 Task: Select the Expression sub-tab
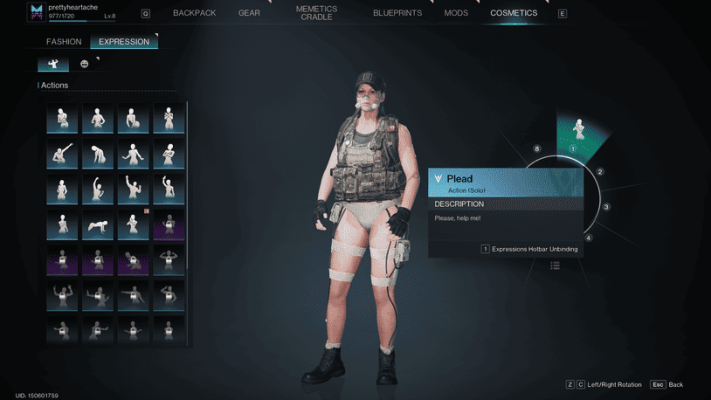pos(124,42)
